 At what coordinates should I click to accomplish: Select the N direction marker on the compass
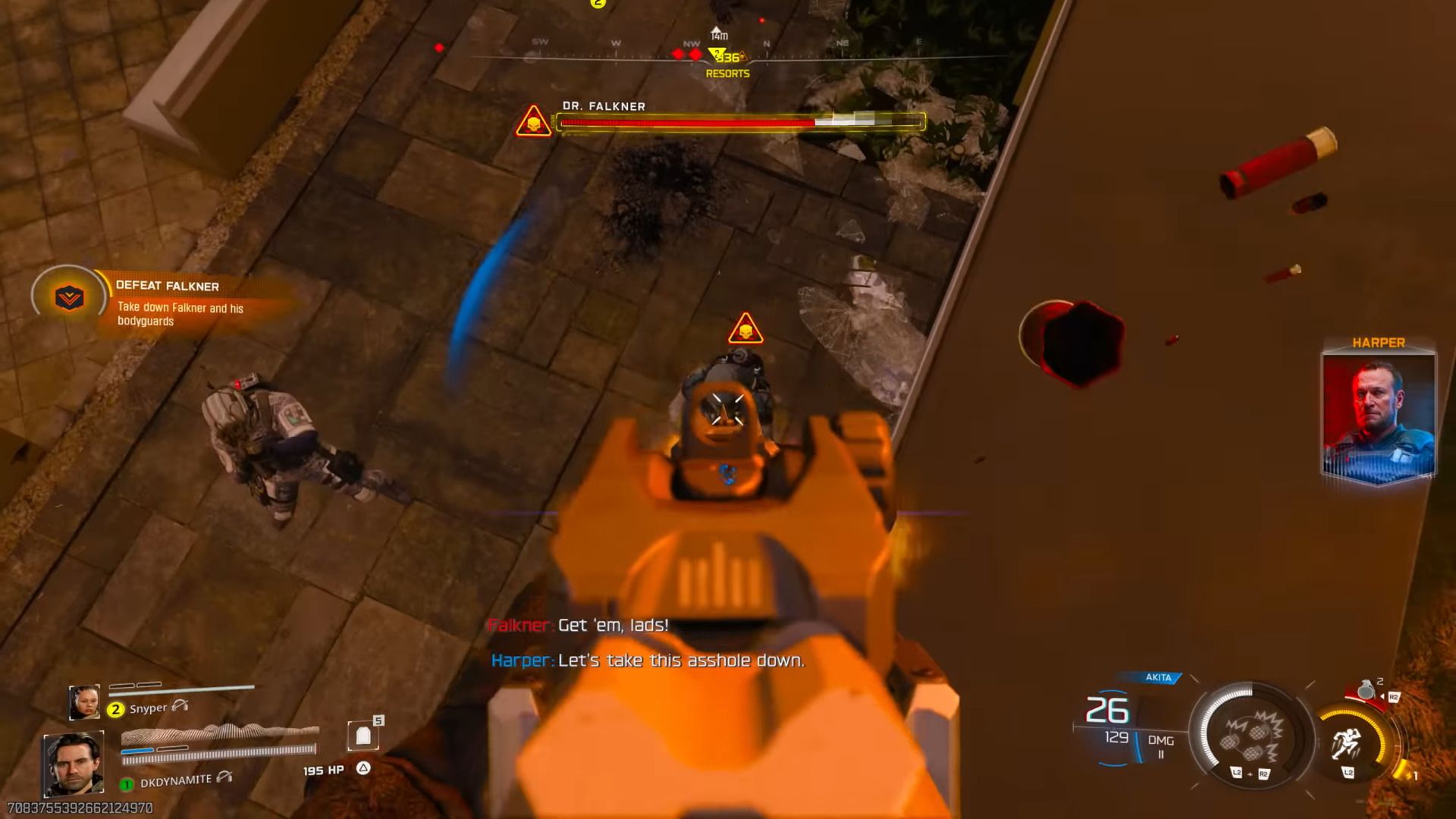point(765,43)
